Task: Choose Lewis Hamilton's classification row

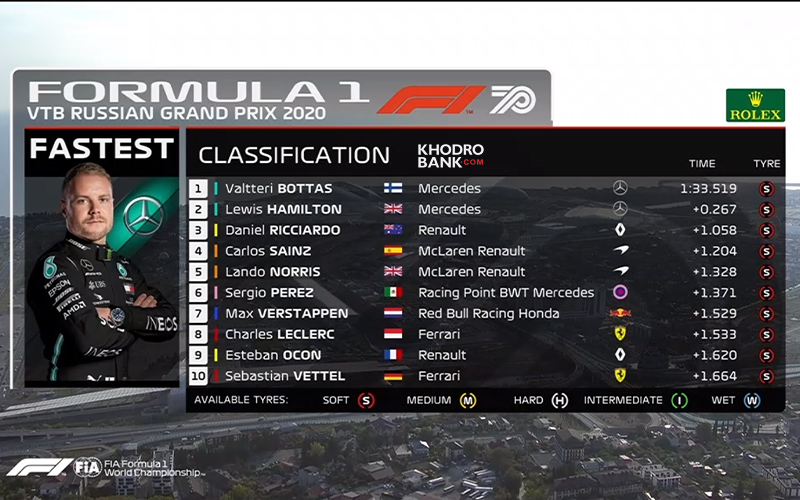Action: [x=283, y=209]
